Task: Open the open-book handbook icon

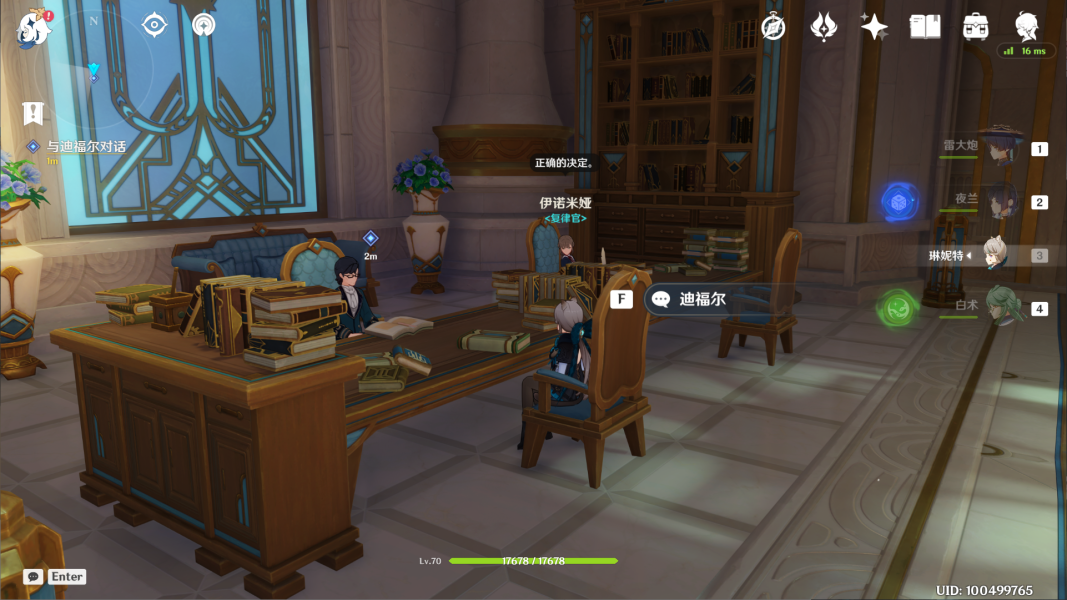Action: pyautogui.click(x=925, y=27)
